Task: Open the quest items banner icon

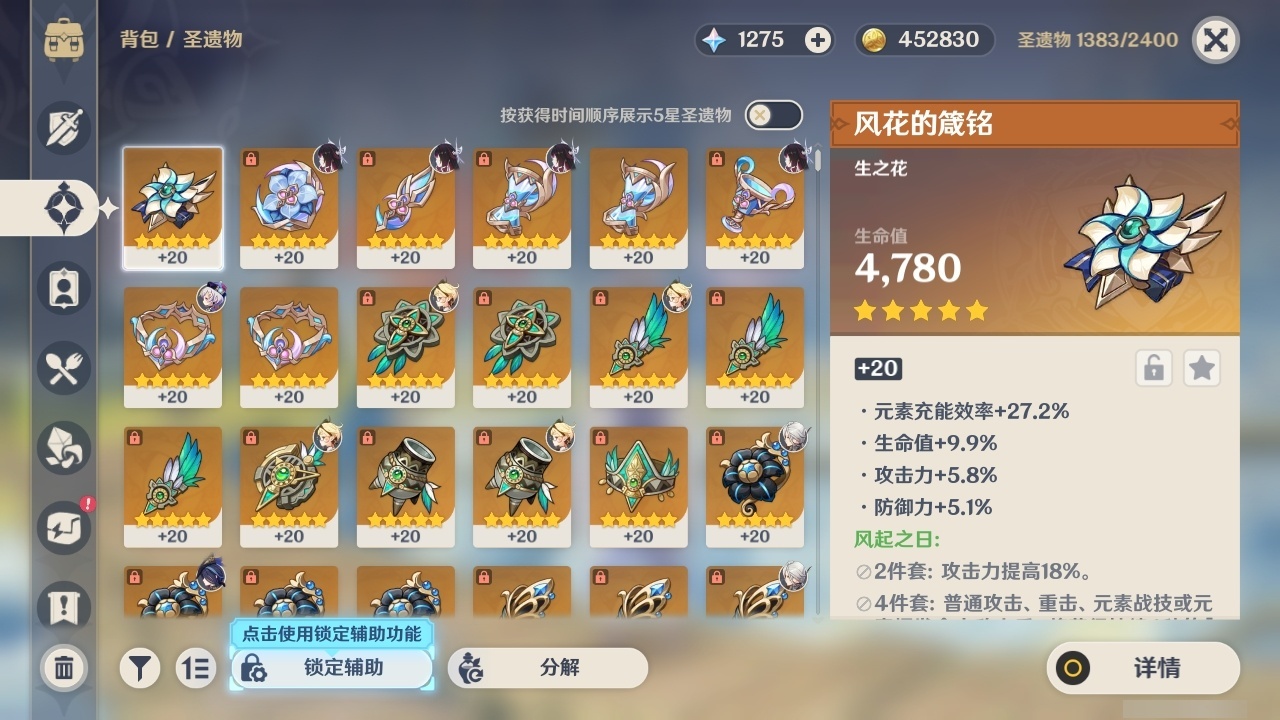Action: click(64, 608)
